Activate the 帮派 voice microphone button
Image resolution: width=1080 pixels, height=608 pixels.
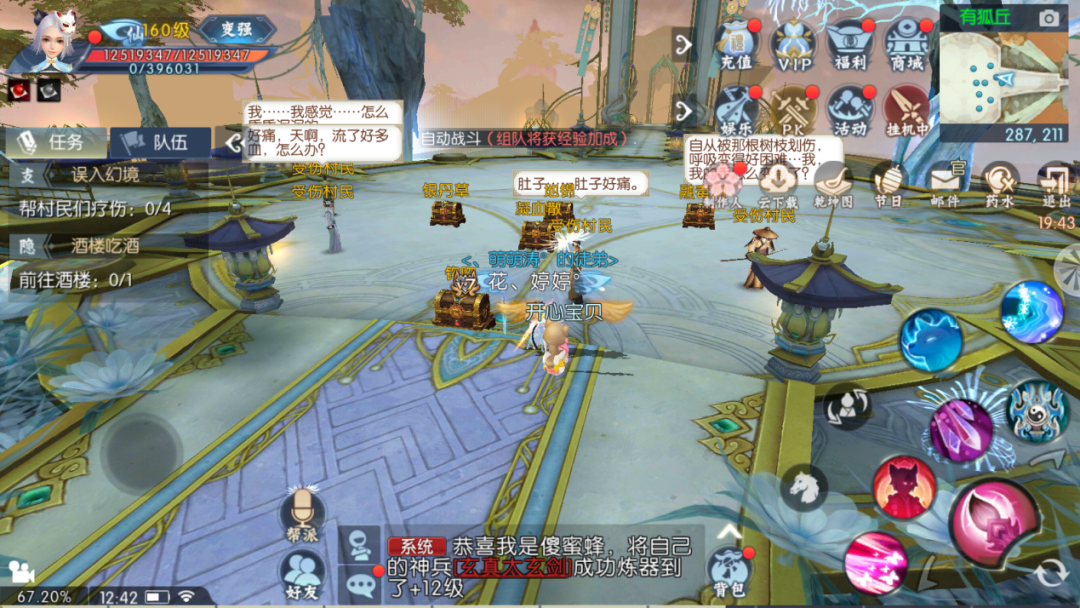pyautogui.click(x=302, y=513)
